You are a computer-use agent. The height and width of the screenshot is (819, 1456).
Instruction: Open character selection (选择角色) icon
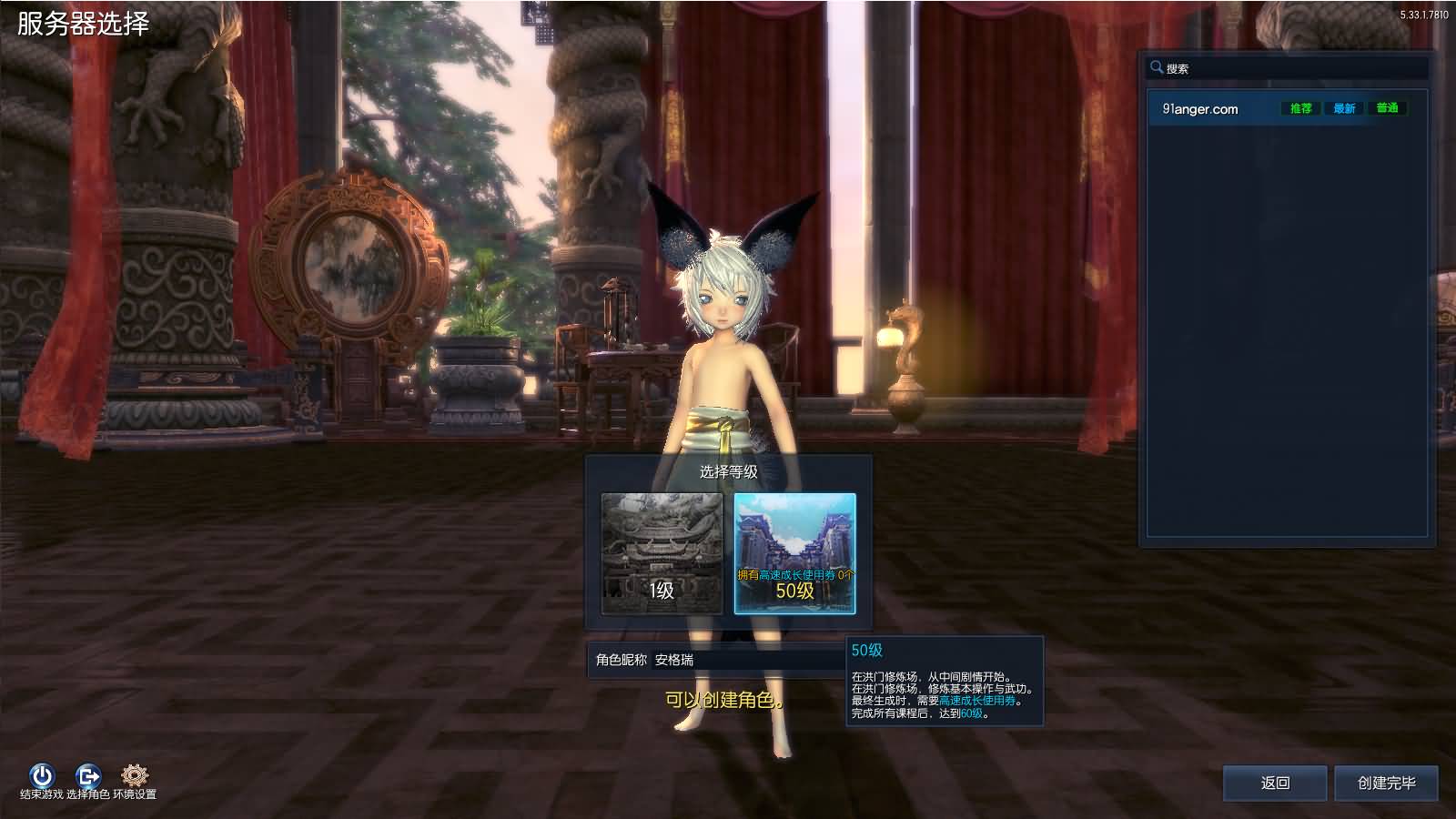click(88, 776)
